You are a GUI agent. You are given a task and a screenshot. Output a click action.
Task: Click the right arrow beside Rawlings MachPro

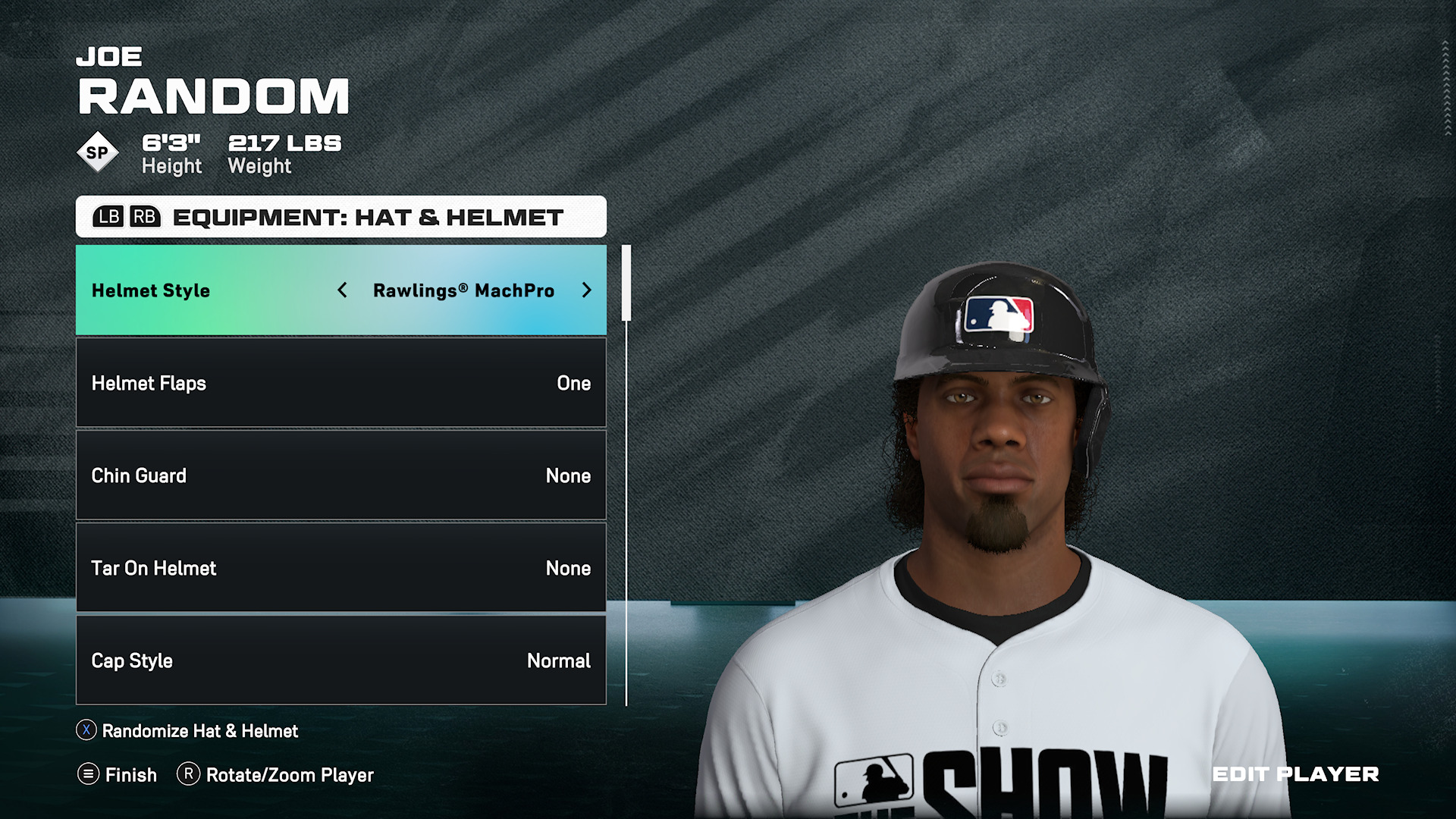[x=586, y=290]
